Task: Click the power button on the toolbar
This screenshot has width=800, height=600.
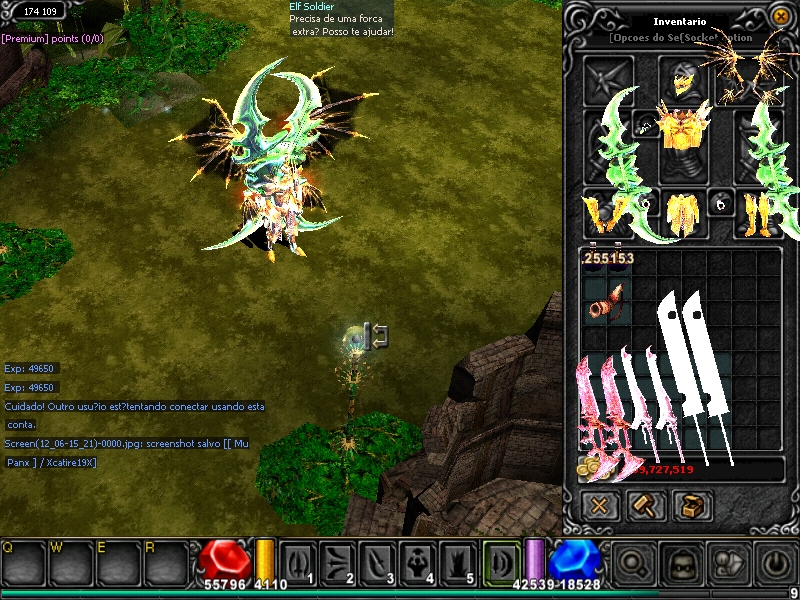Action: coord(776,563)
